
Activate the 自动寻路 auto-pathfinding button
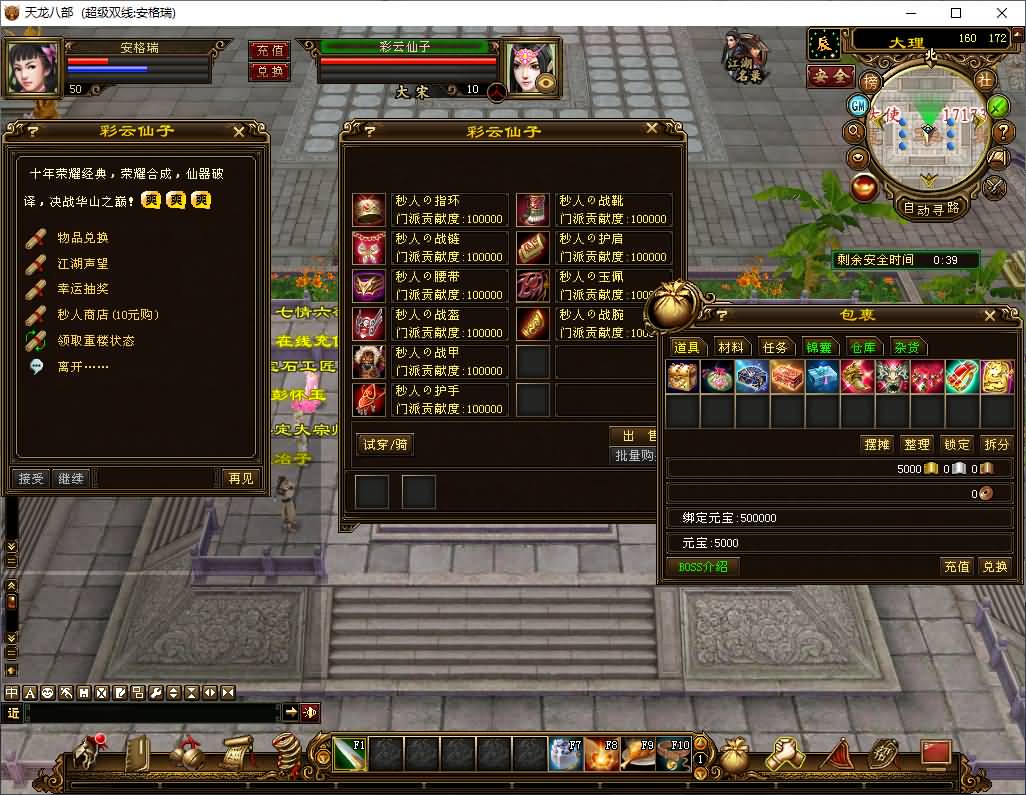(931, 208)
